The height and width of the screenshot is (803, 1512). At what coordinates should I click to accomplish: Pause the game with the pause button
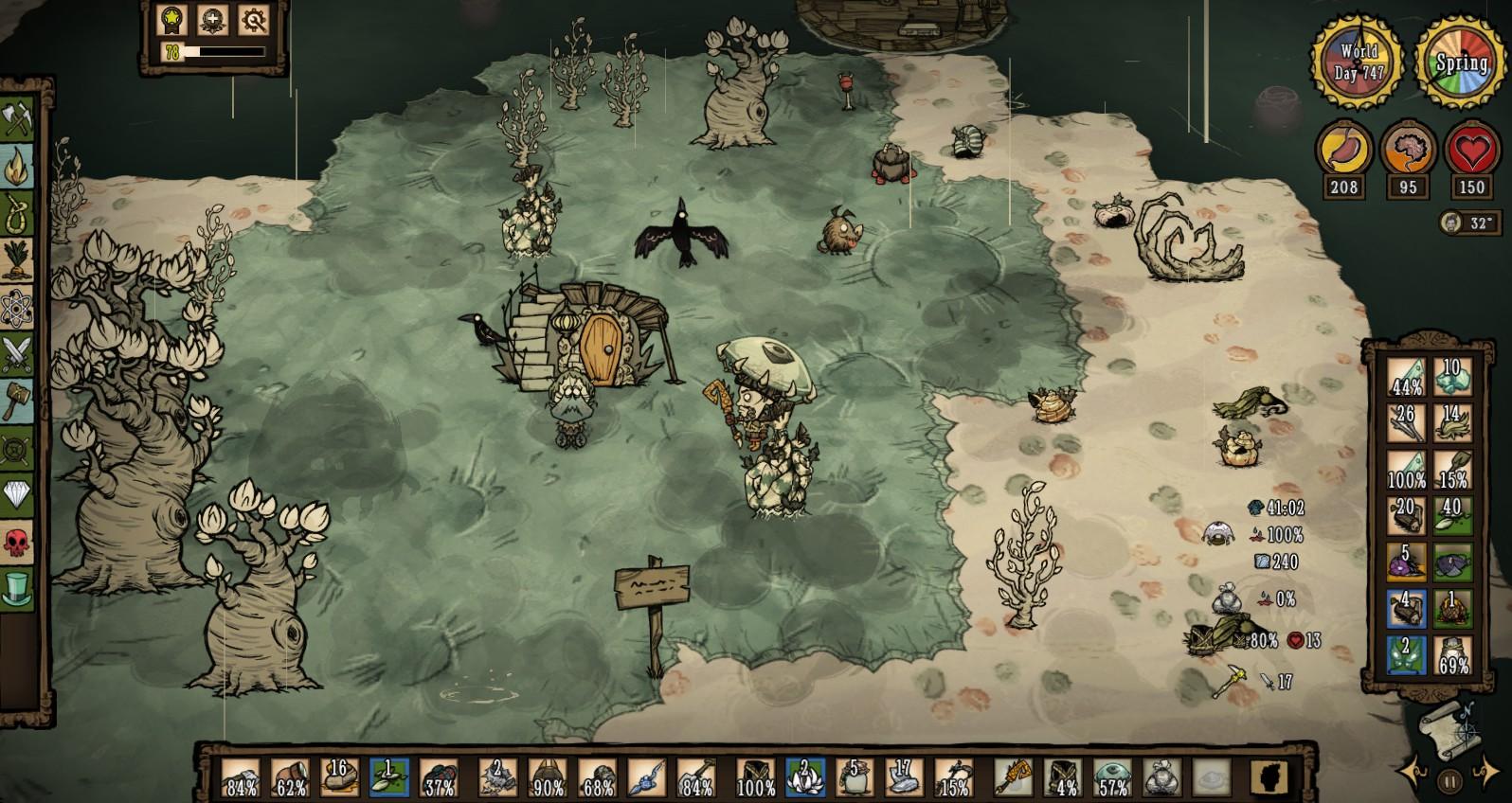[1450, 782]
